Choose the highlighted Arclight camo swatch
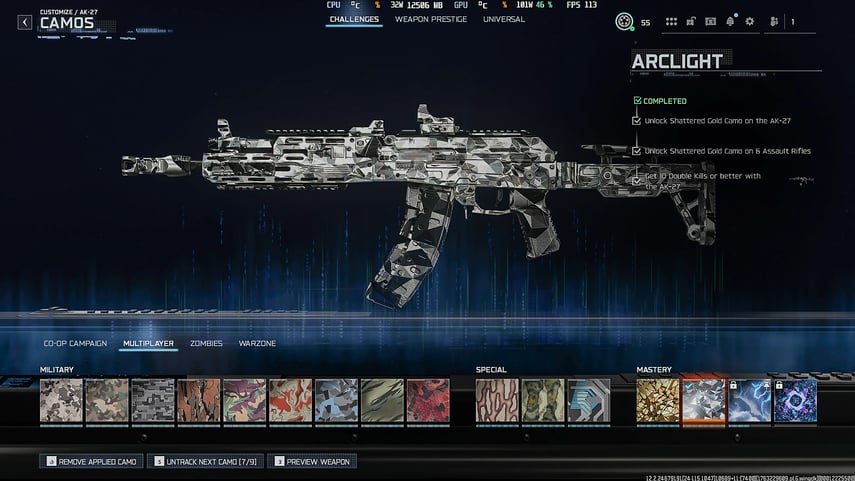This screenshot has width=855, height=481. click(x=703, y=400)
